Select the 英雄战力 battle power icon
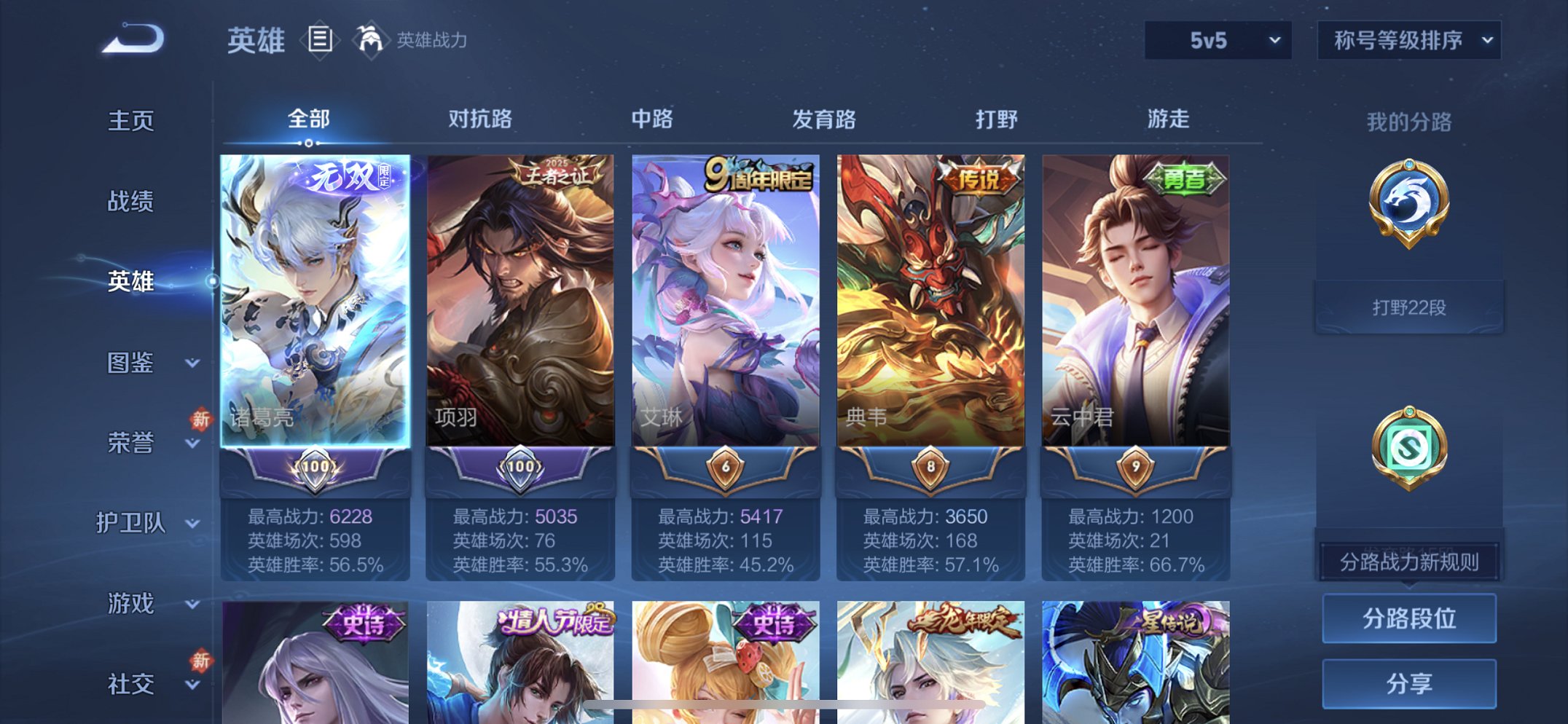Image resolution: width=1568 pixels, height=724 pixels. [x=372, y=40]
